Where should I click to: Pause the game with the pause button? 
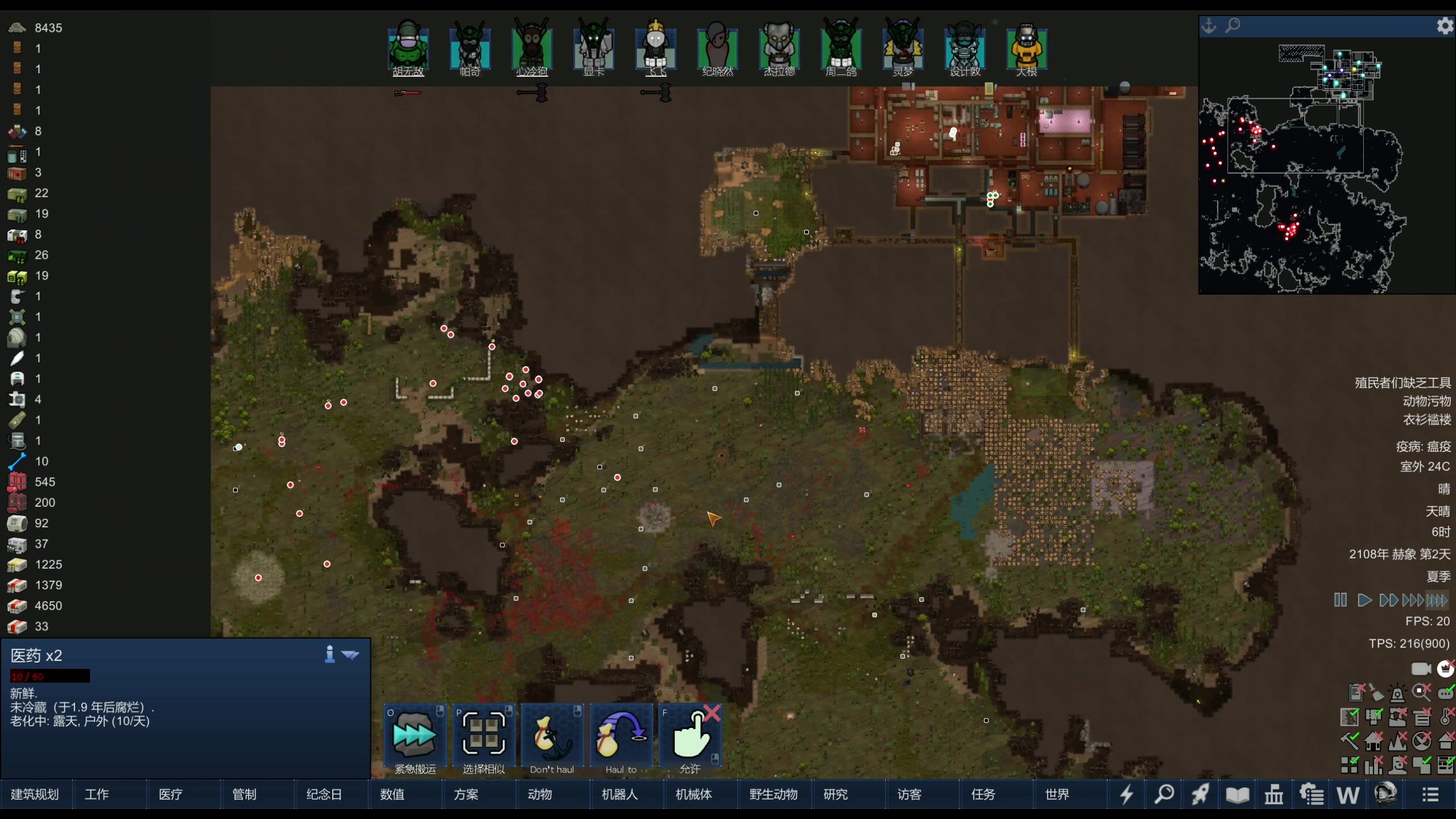point(1341,600)
